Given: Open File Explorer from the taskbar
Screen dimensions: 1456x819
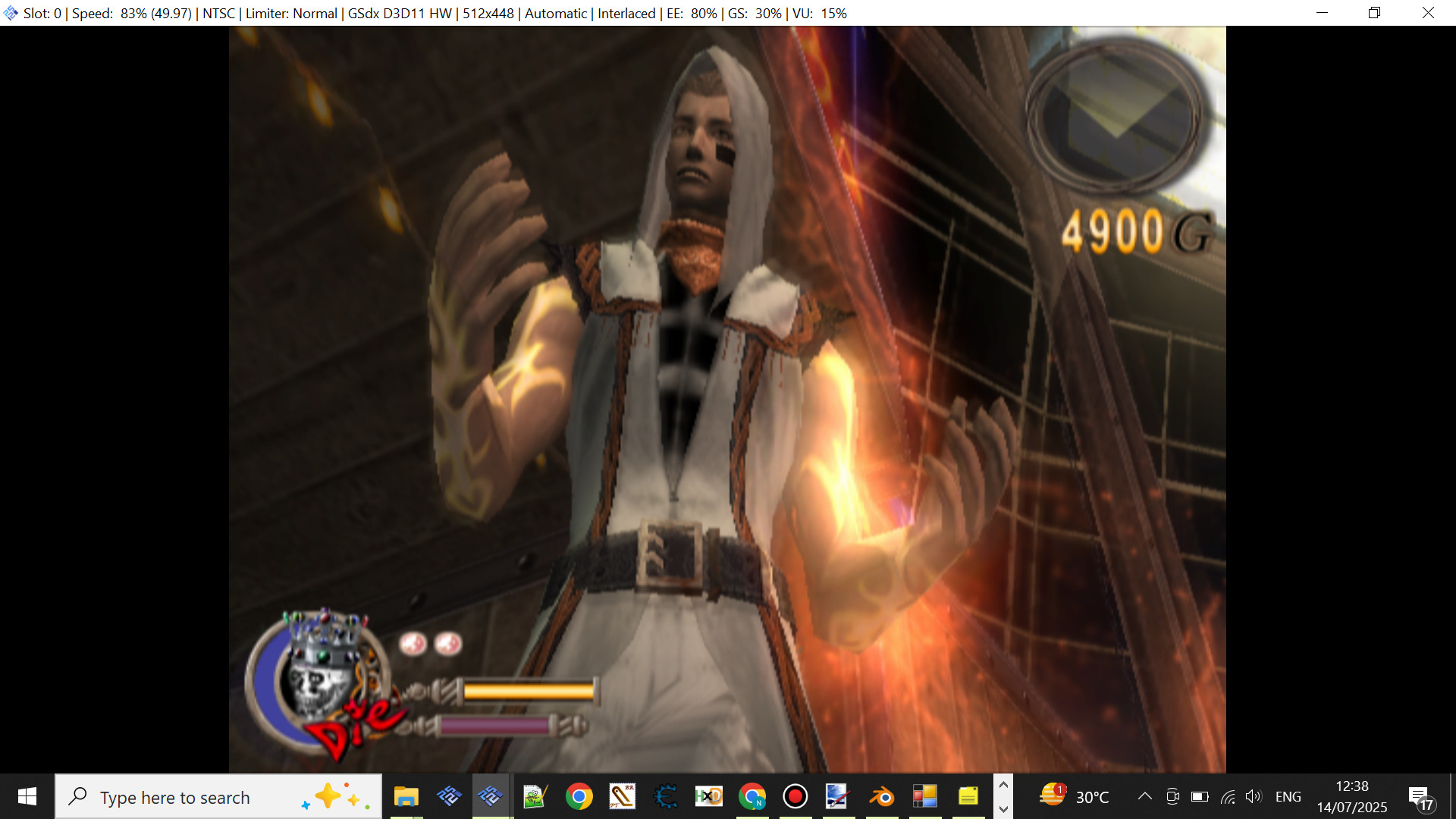Looking at the screenshot, I should click(x=406, y=796).
